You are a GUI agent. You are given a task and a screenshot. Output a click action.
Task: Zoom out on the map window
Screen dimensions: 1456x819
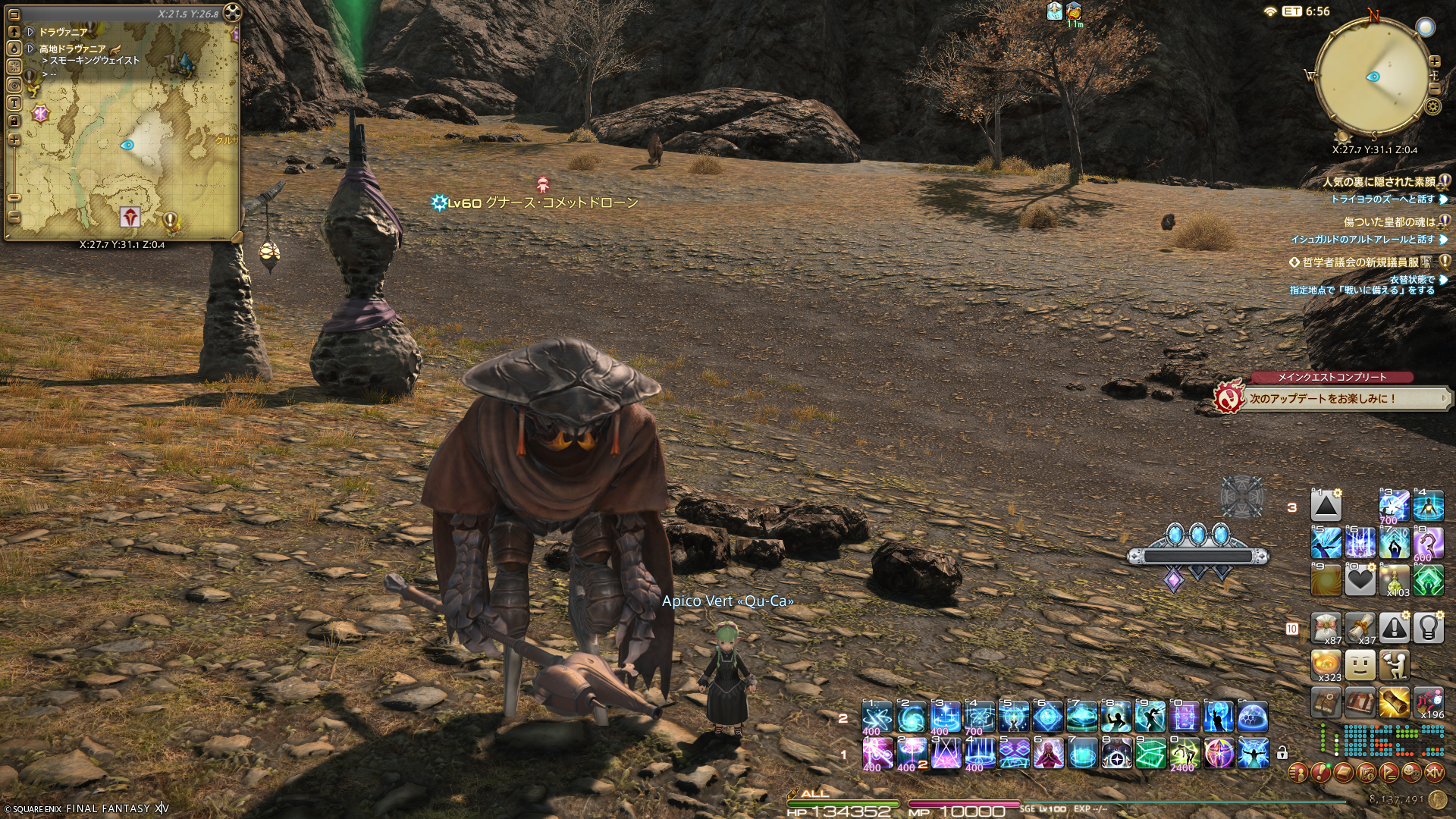pyautogui.click(x=14, y=217)
